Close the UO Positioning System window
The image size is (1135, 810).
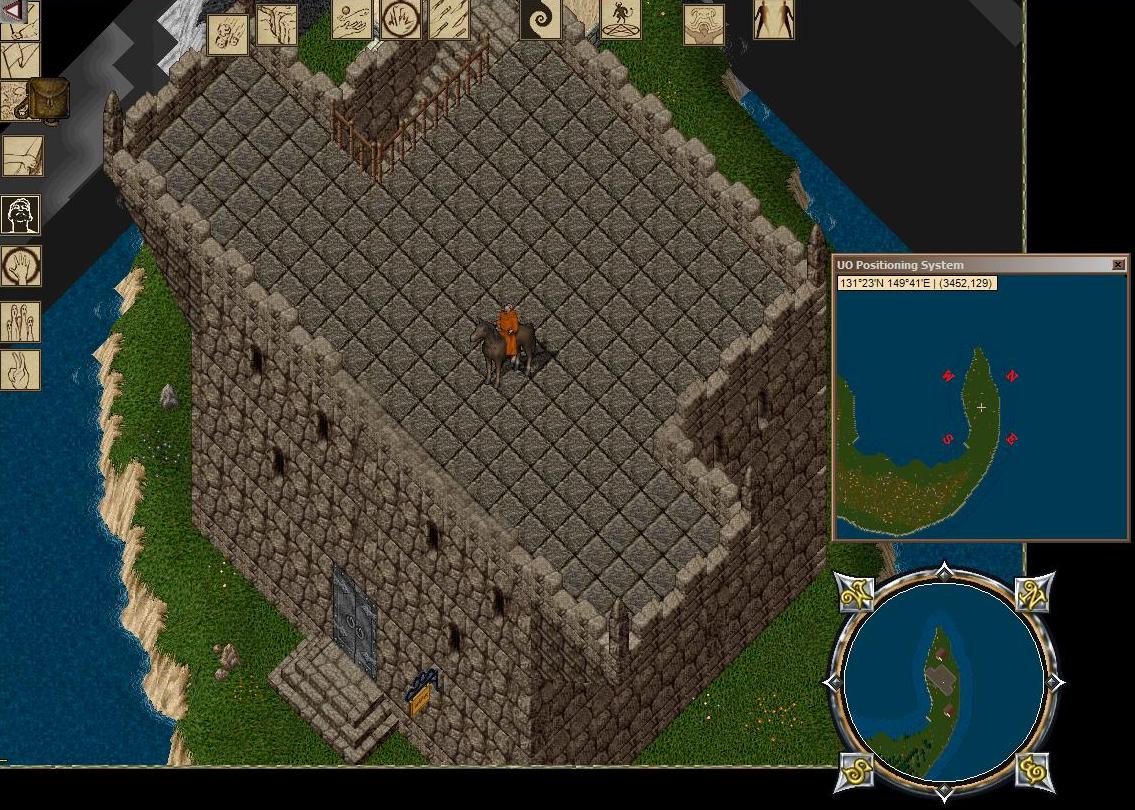pyautogui.click(x=1118, y=265)
